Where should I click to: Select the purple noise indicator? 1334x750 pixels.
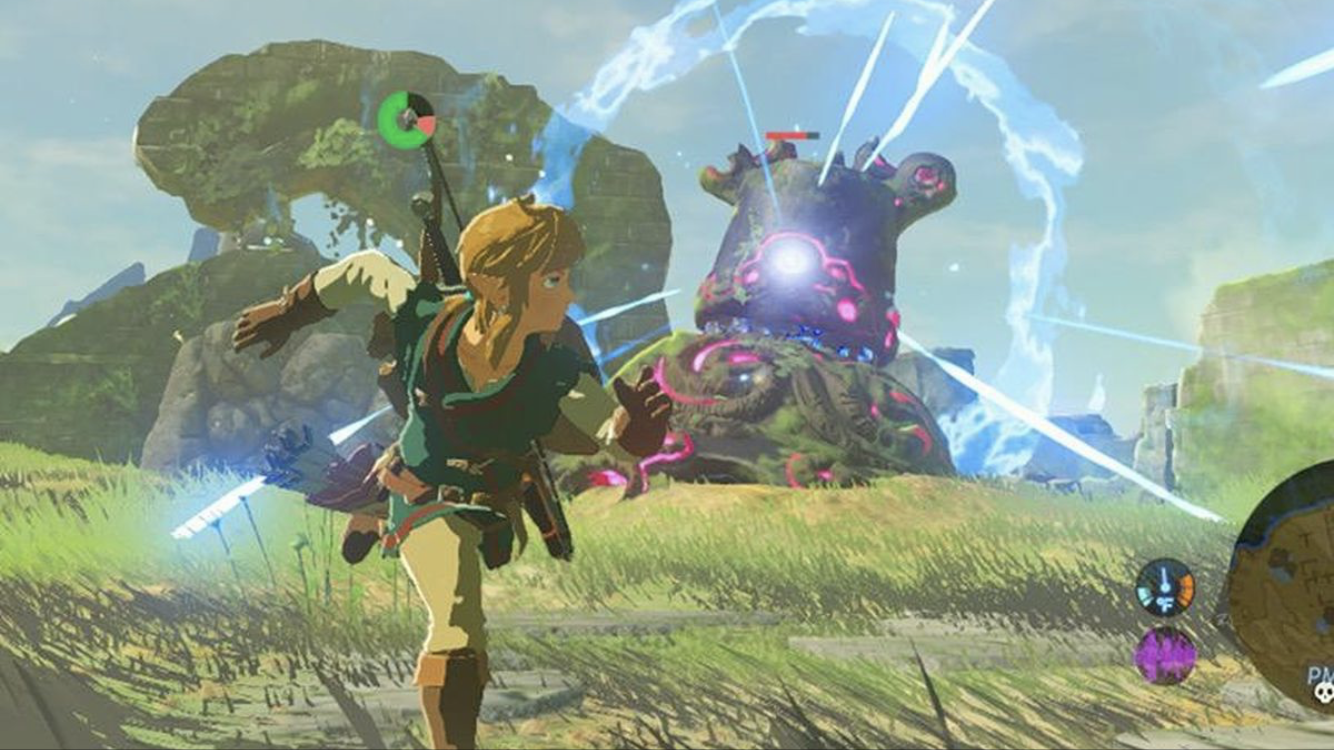tap(1165, 655)
